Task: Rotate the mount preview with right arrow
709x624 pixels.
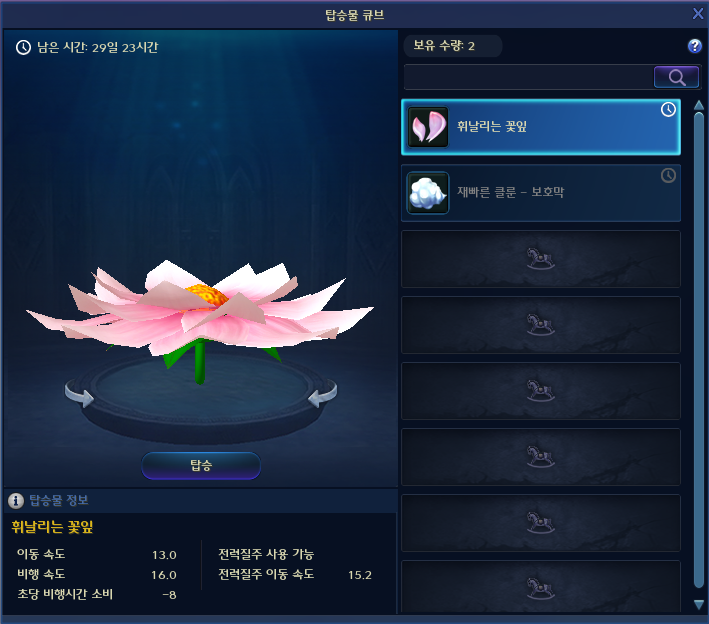Action: (322, 396)
